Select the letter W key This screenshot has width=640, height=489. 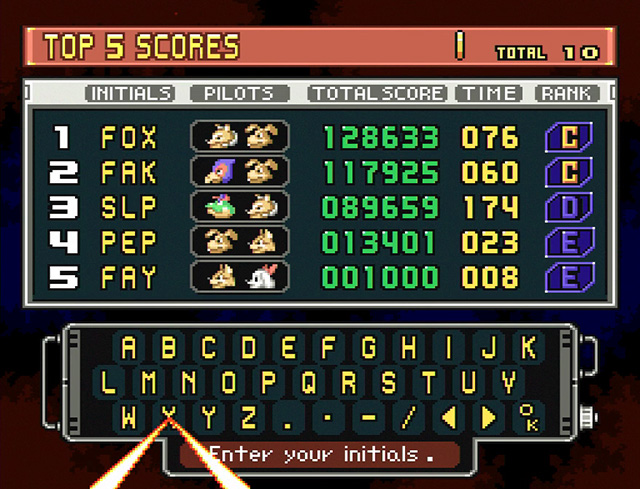(129, 416)
